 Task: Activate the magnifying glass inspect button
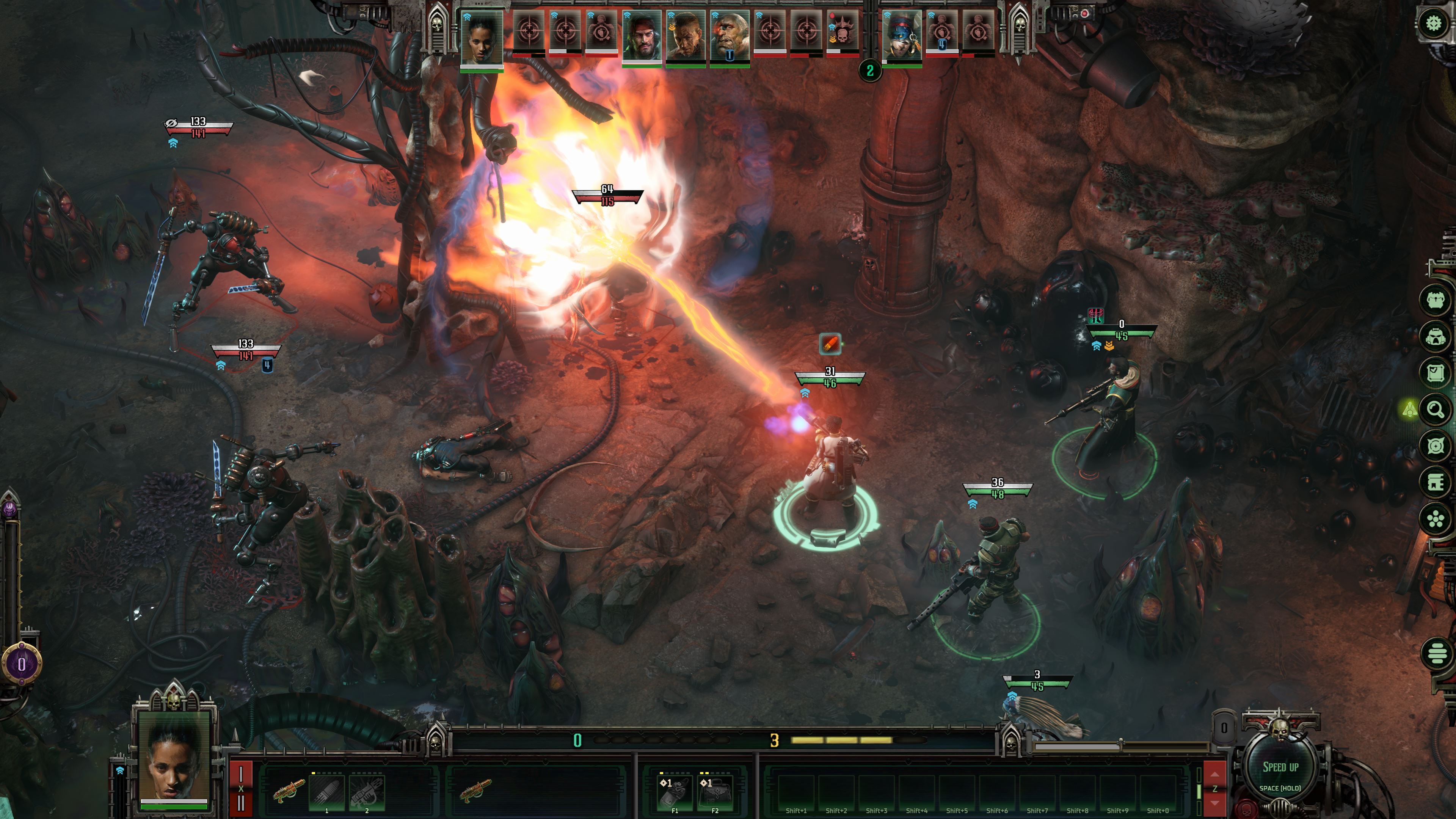tap(1436, 409)
